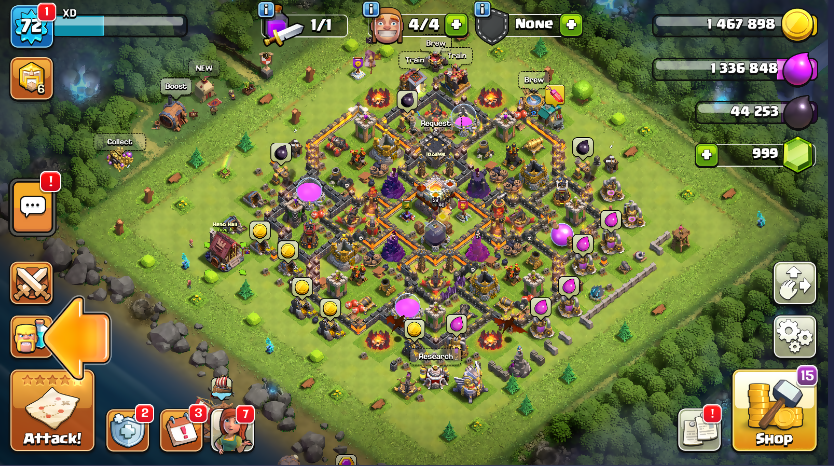The width and height of the screenshot is (834, 466).
Task: Select the red-haired villager portrait button
Action: pyautogui.click(x=231, y=429)
